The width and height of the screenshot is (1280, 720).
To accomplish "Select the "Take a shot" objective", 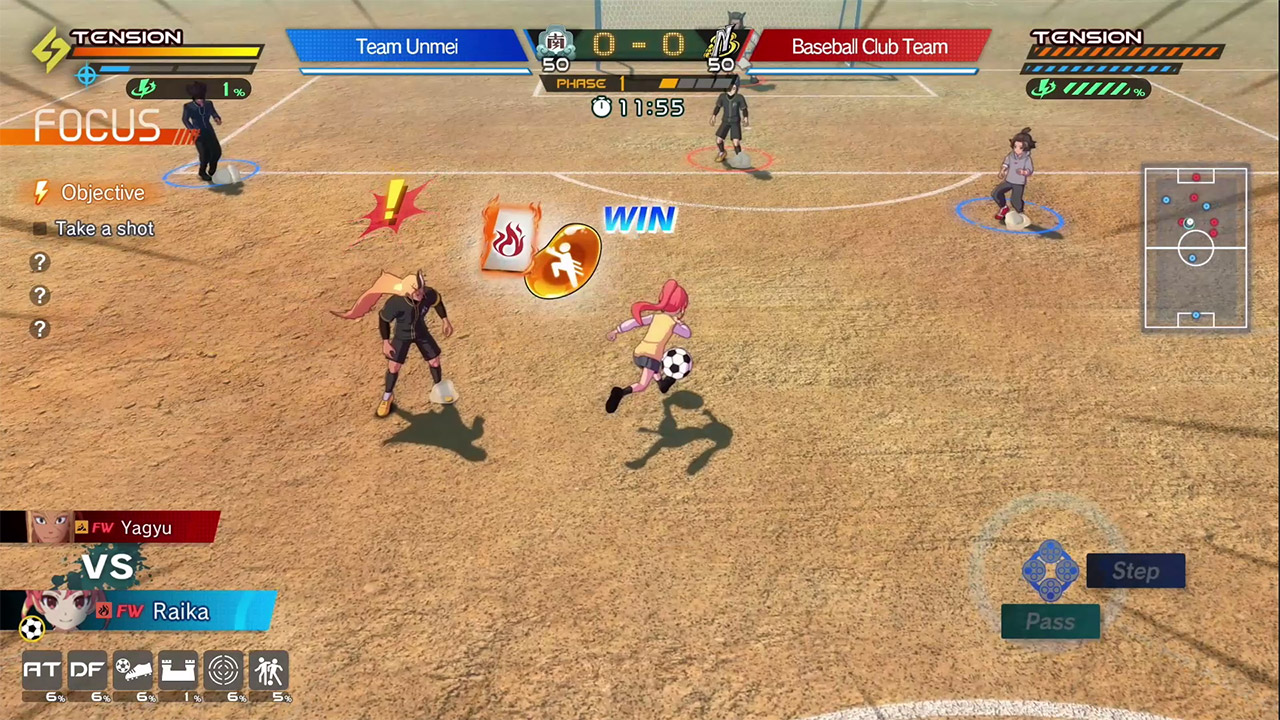I will 104,229.
